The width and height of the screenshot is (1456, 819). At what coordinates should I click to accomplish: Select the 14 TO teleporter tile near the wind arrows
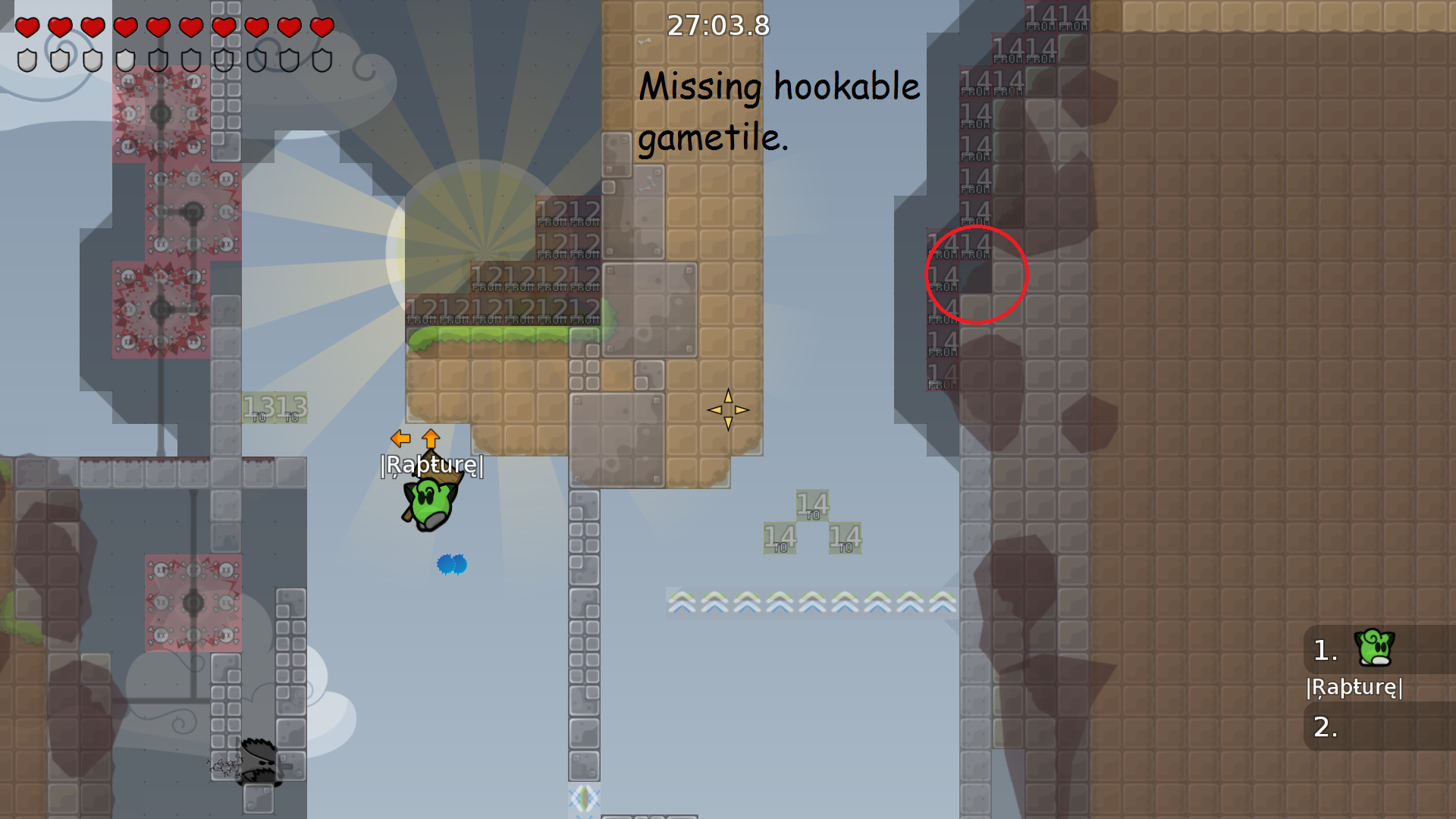pyautogui.click(x=813, y=504)
